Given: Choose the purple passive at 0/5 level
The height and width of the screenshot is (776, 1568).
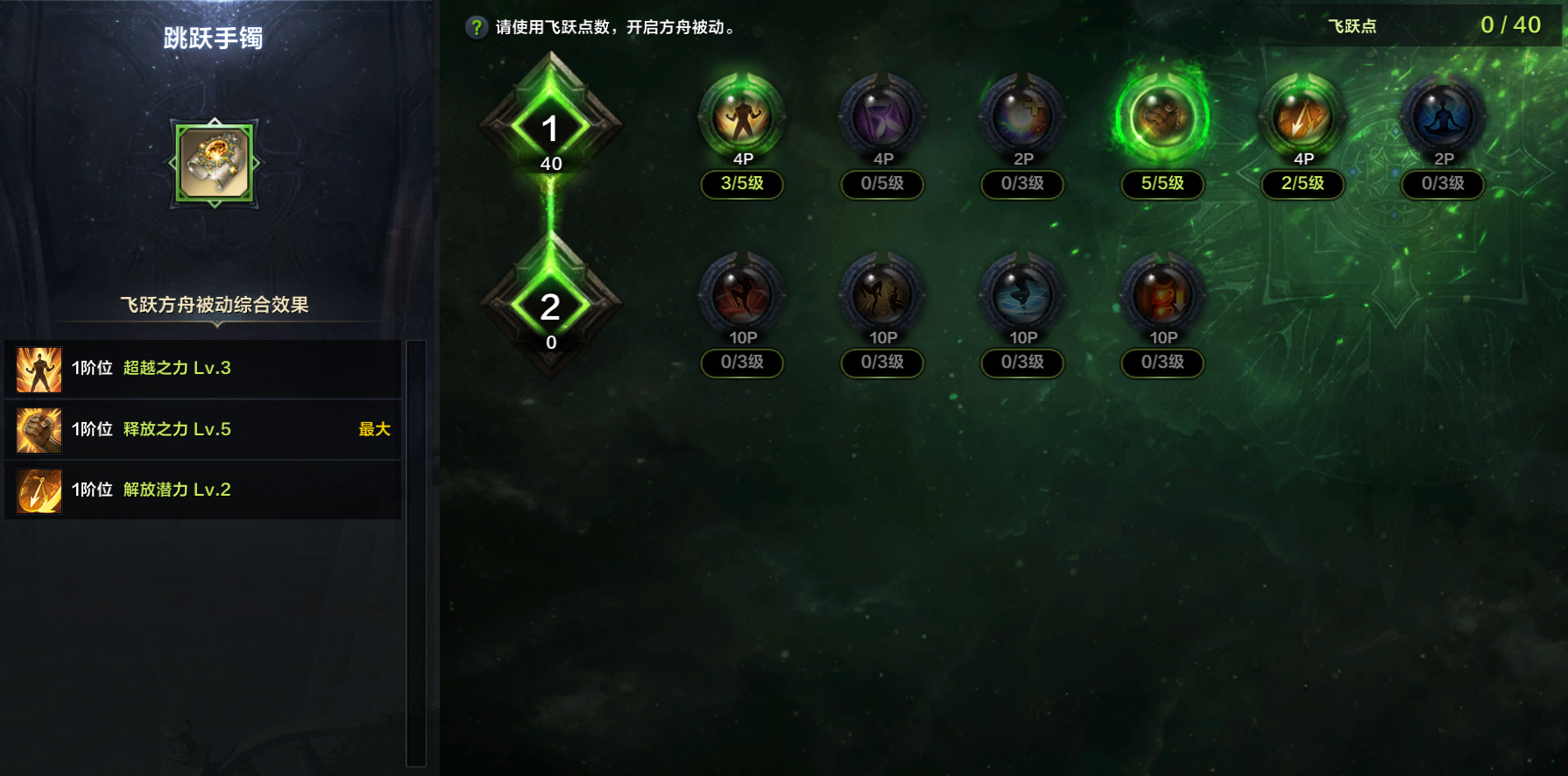Looking at the screenshot, I should [882, 118].
